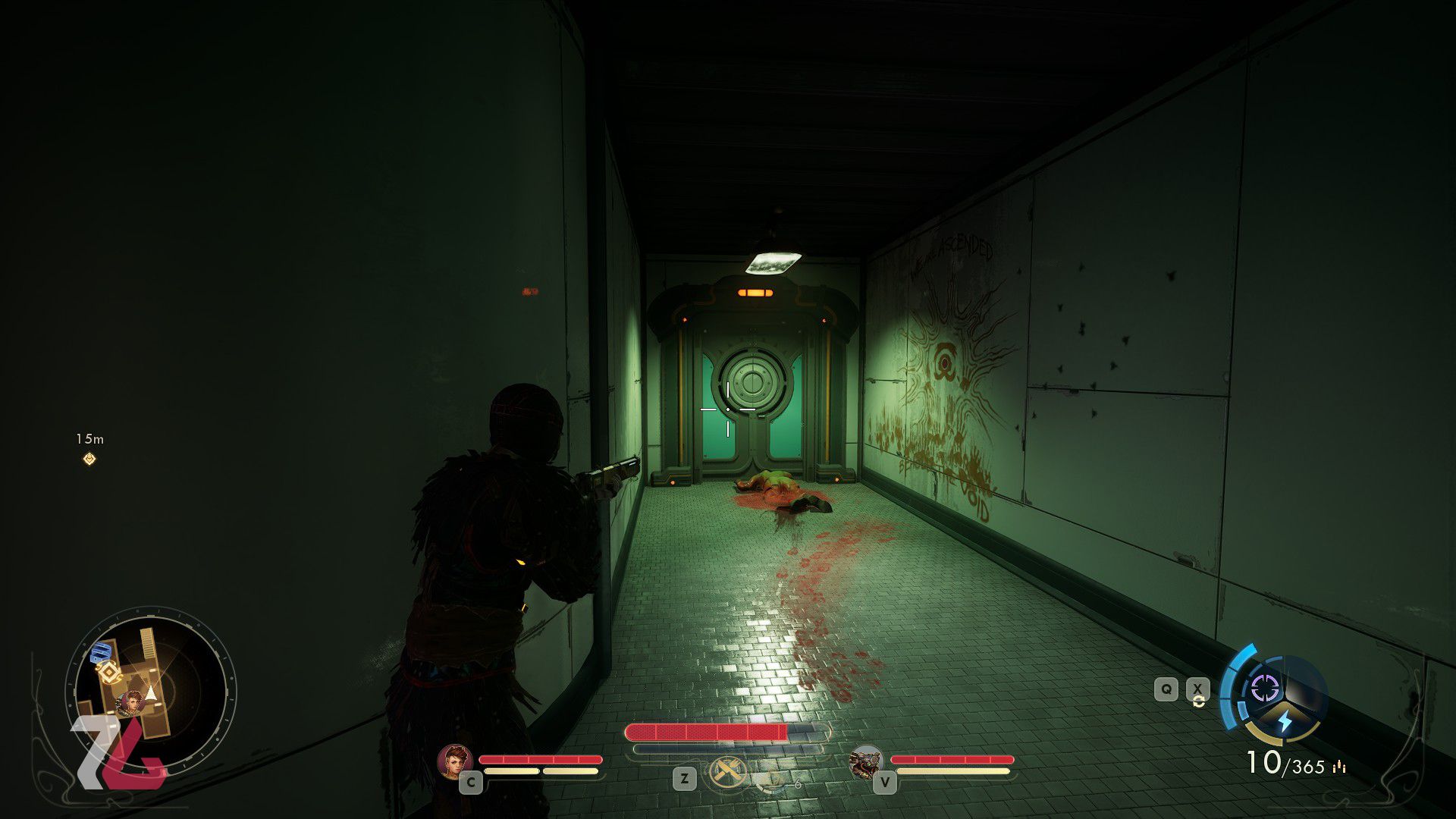Select the armored companion portrait
The height and width of the screenshot is (819, 1456).
[866, 761]
